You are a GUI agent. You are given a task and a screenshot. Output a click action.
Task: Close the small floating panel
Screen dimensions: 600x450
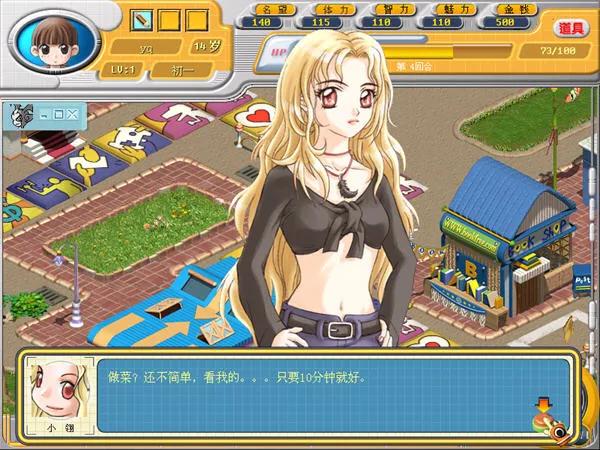coord(72,114)
